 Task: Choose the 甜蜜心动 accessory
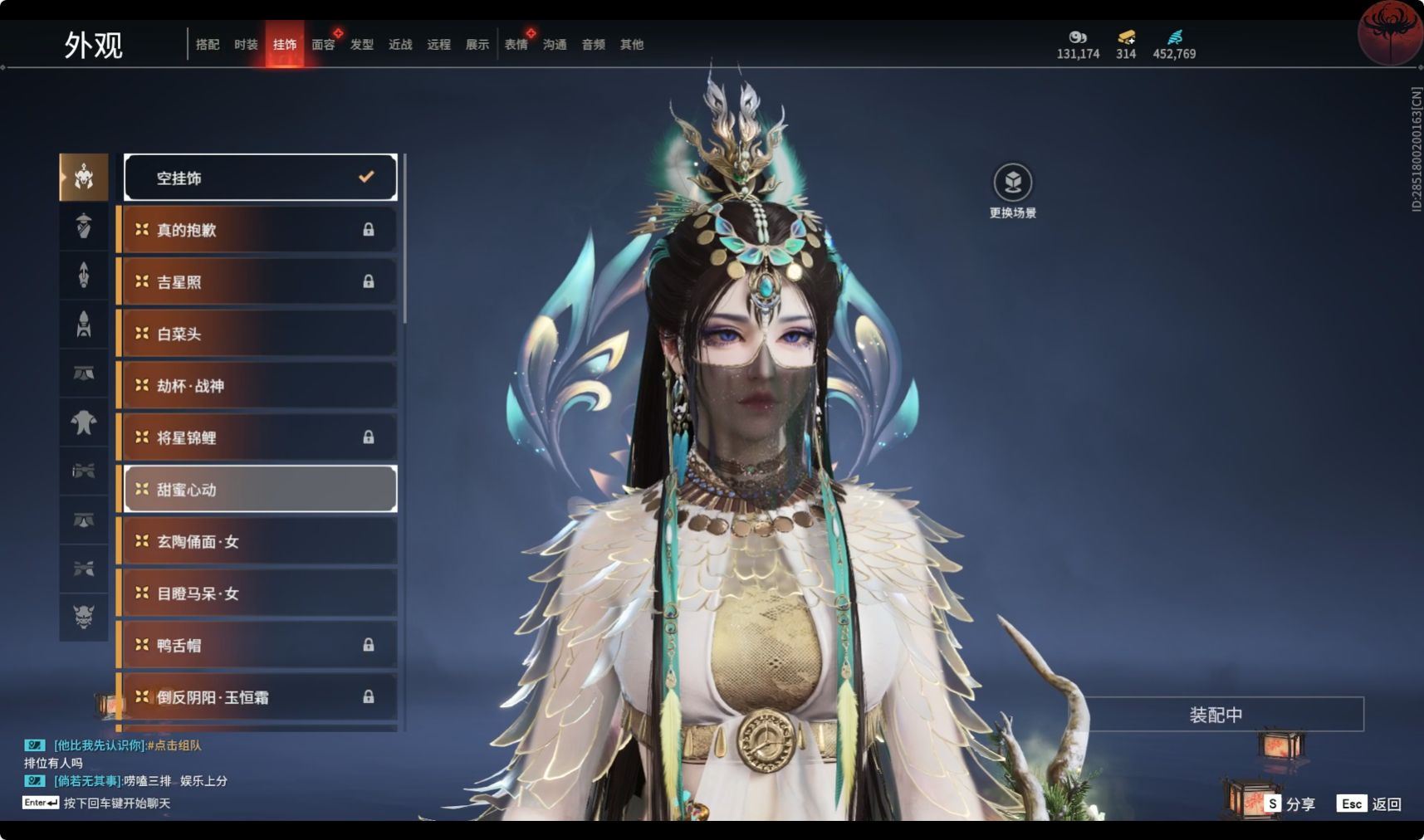[261, 490]
